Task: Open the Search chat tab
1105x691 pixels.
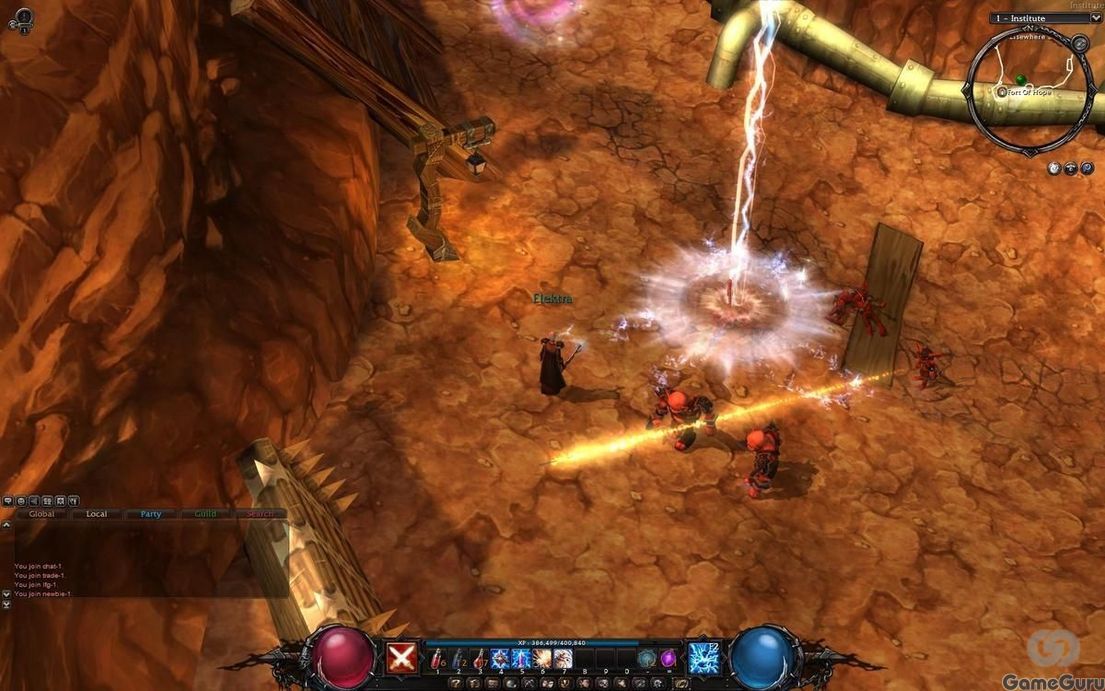Action: click(x=260, y=514)
